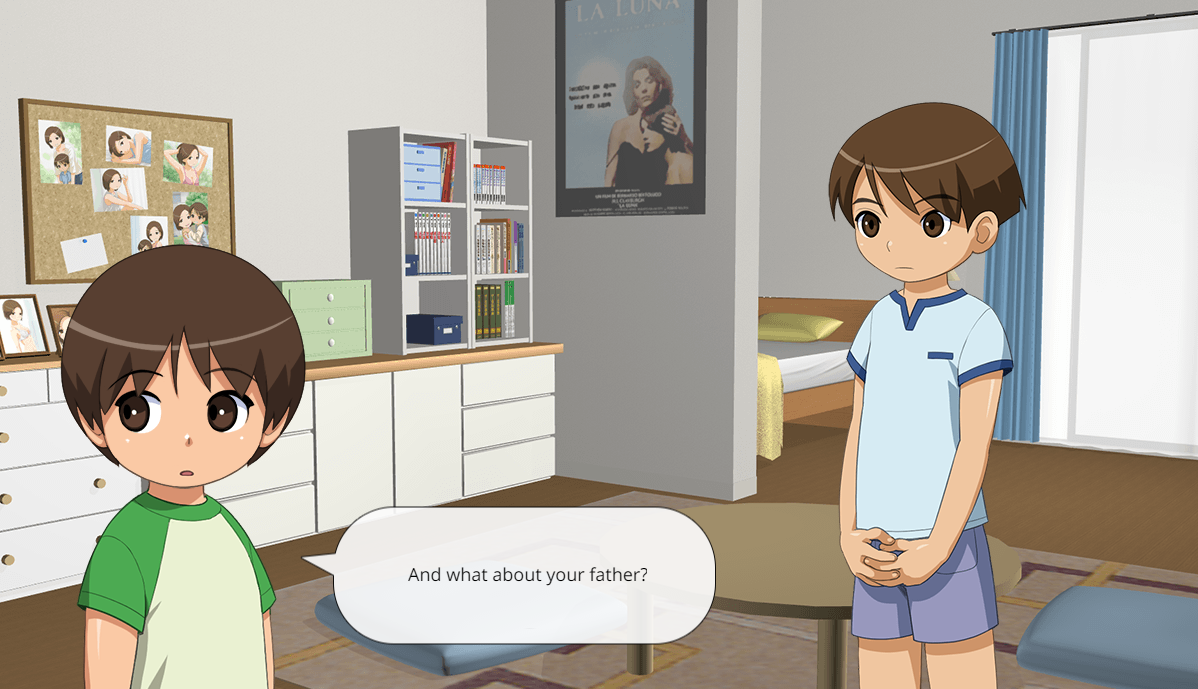Advance the "And what about your father?" speech bubble
The height and width of the screenshot is (689, 1198).
click(527, 575)
